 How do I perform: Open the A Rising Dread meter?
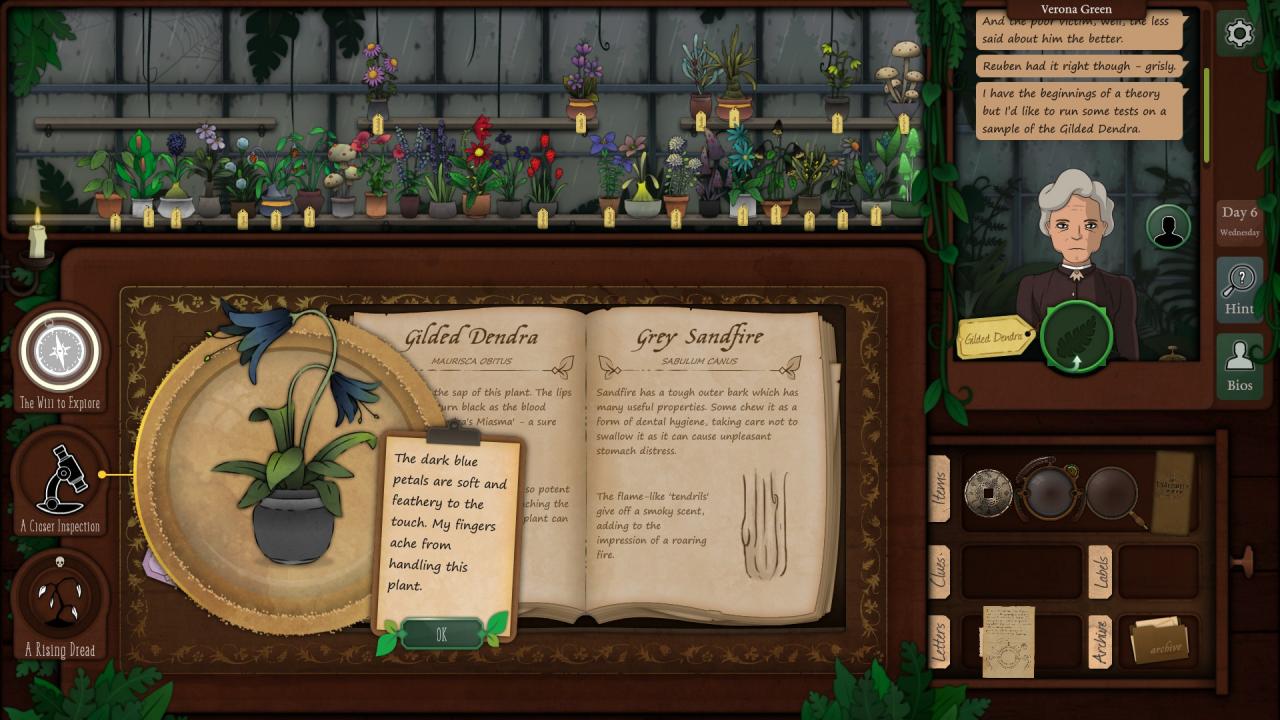(60, 598)
